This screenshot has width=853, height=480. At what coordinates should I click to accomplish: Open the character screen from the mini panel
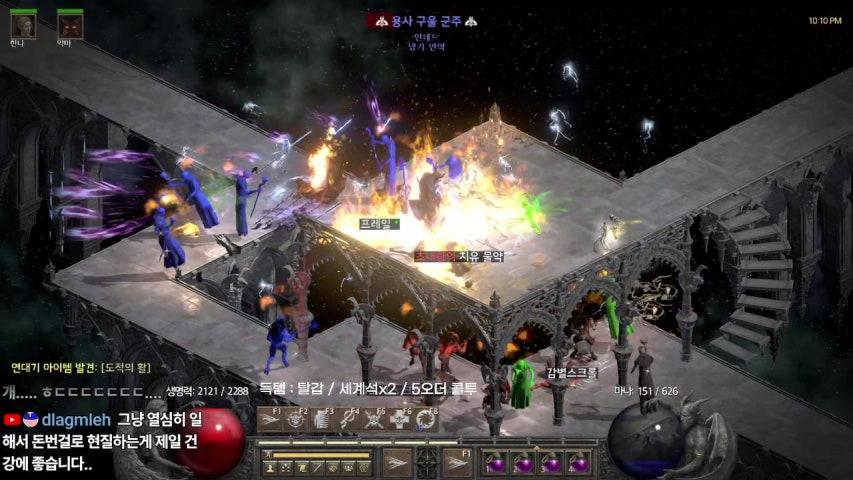271,467
